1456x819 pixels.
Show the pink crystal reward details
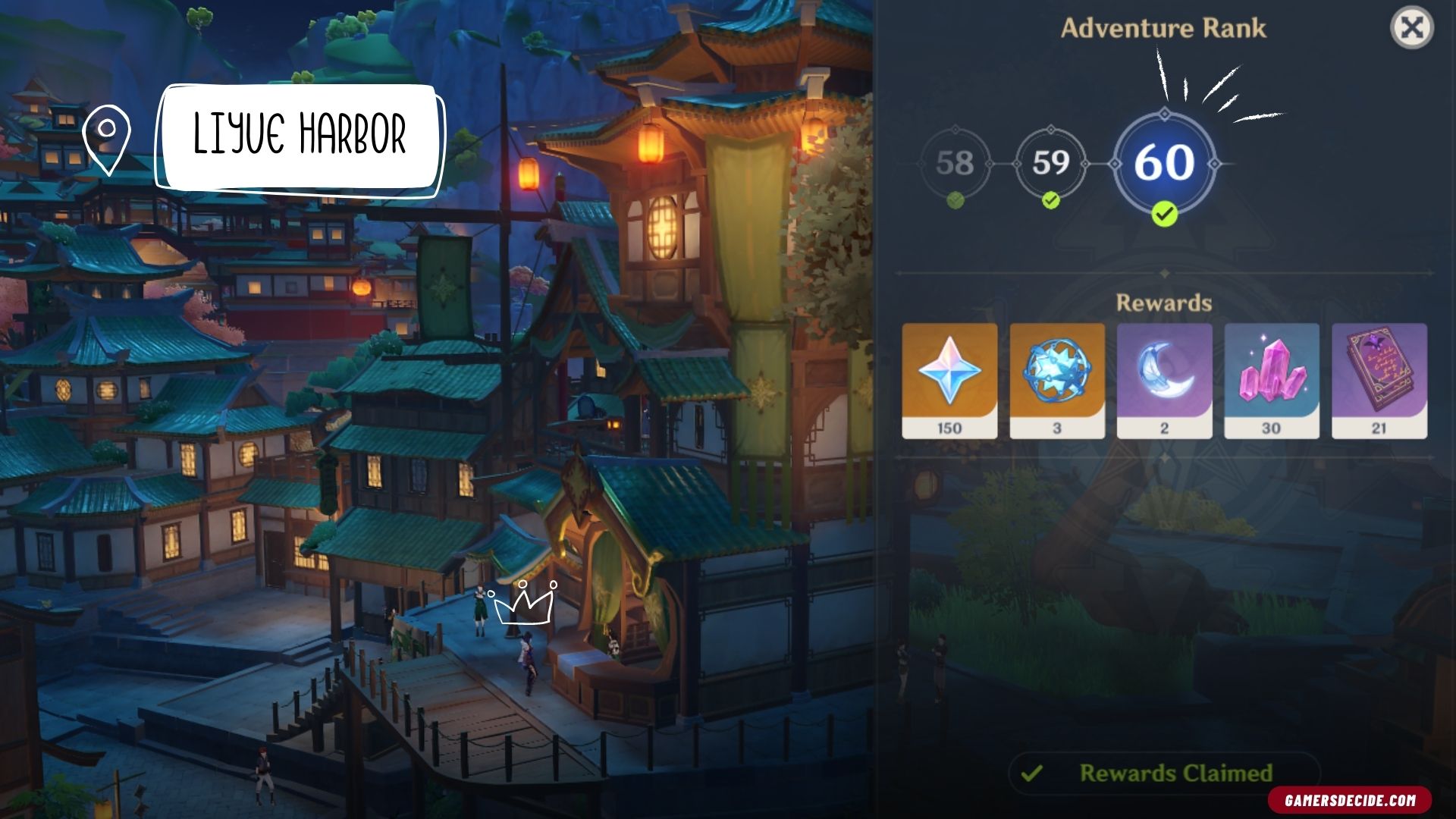click(1272, 381)
